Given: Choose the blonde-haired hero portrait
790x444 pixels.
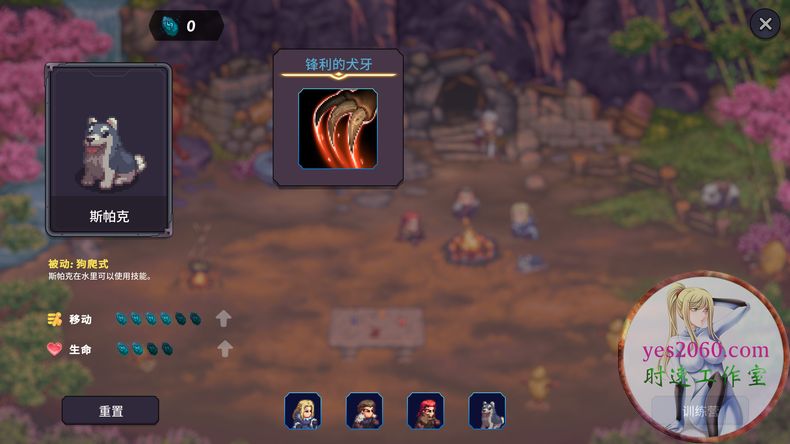Looking at the screenshot, I should tap(302, 411).
